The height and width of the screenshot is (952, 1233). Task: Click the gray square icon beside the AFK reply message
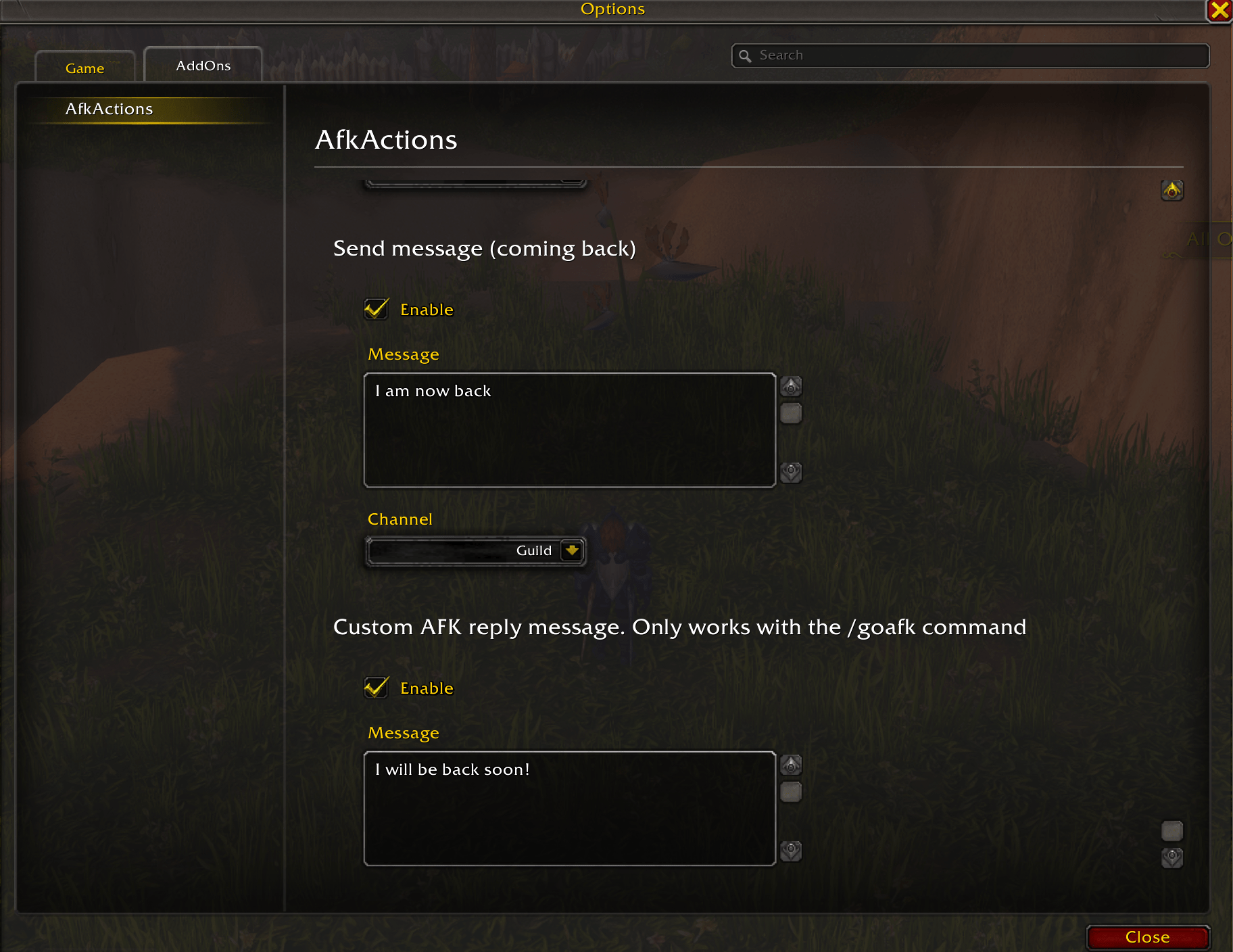[x=791, y=792]
